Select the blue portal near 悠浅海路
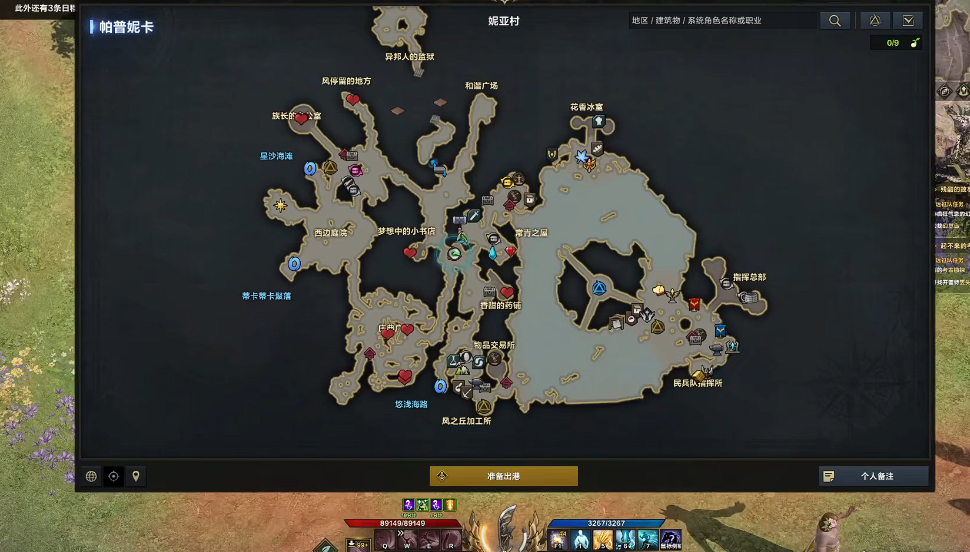 pos(440,386)
